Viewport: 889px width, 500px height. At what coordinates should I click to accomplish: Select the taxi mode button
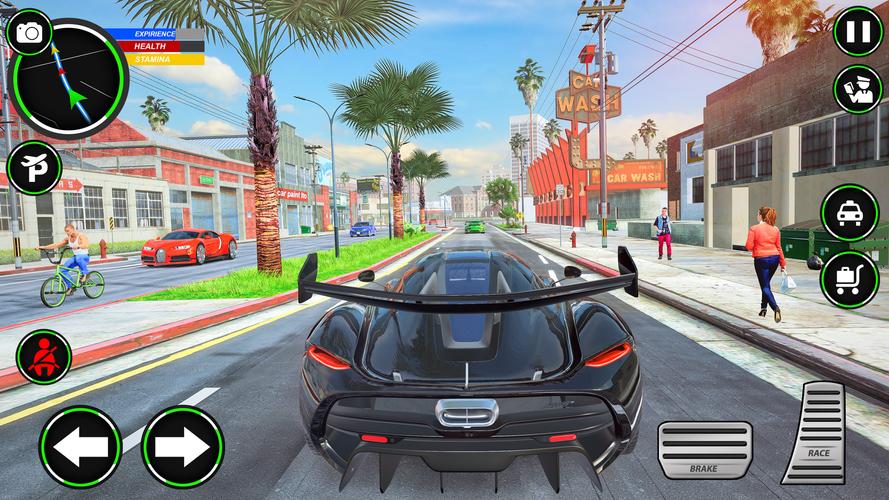click(x=850, y=213)
